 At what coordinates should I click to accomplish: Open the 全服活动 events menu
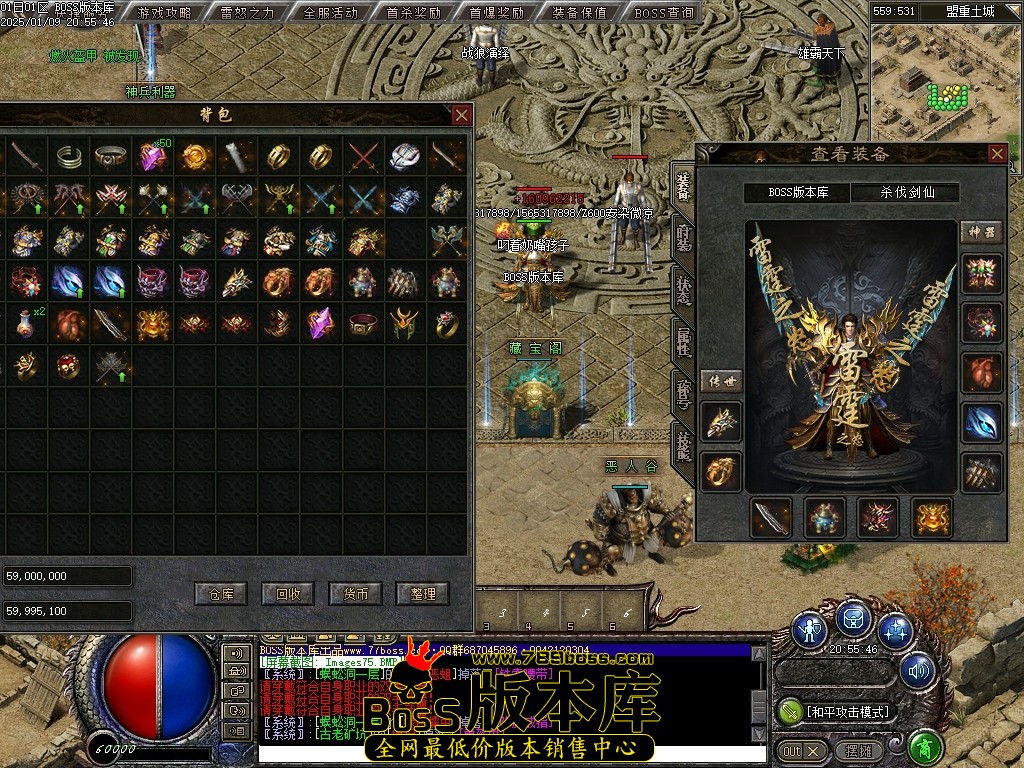pos(331,13)
